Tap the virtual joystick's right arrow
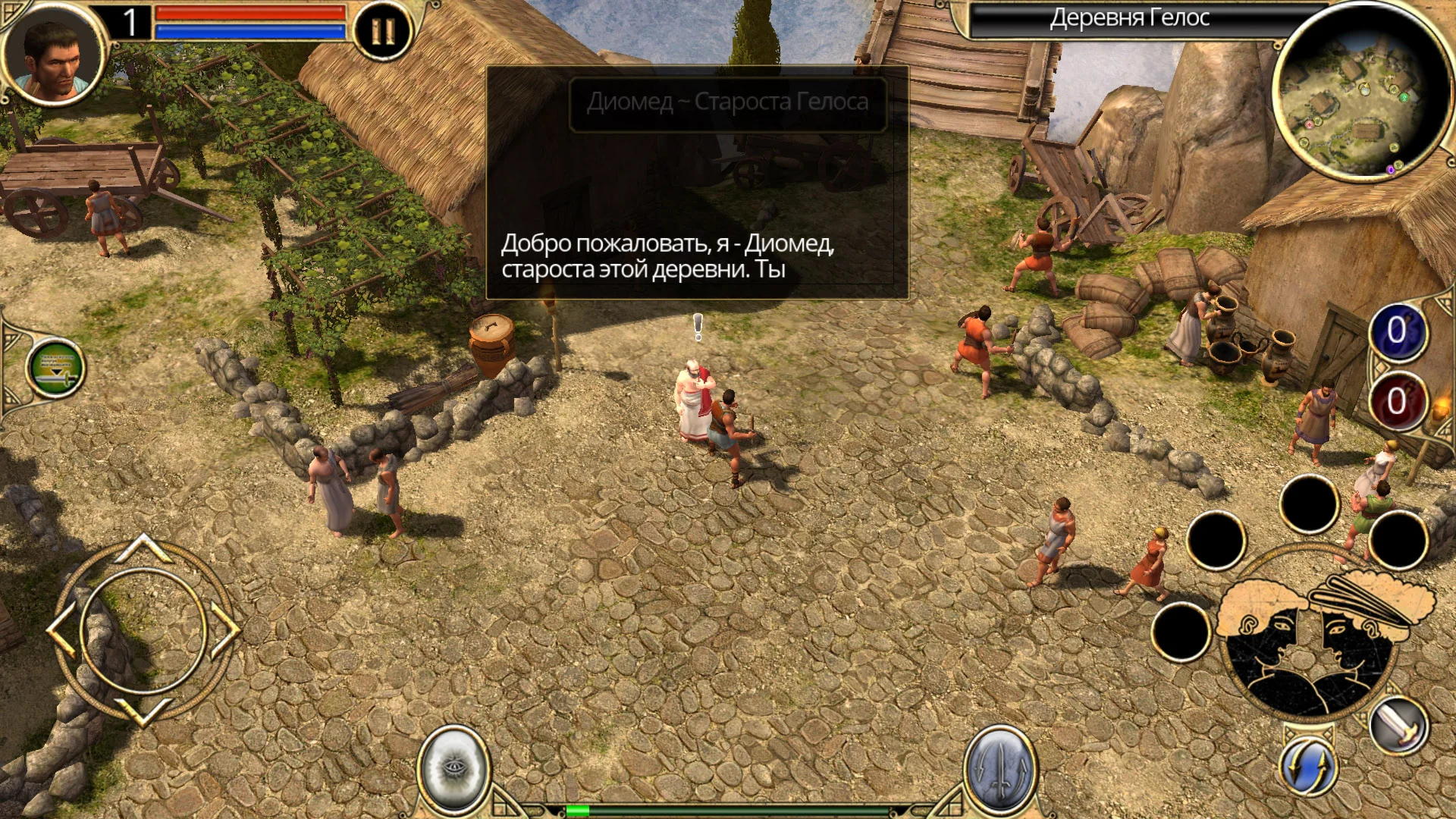 coord(225,629)
